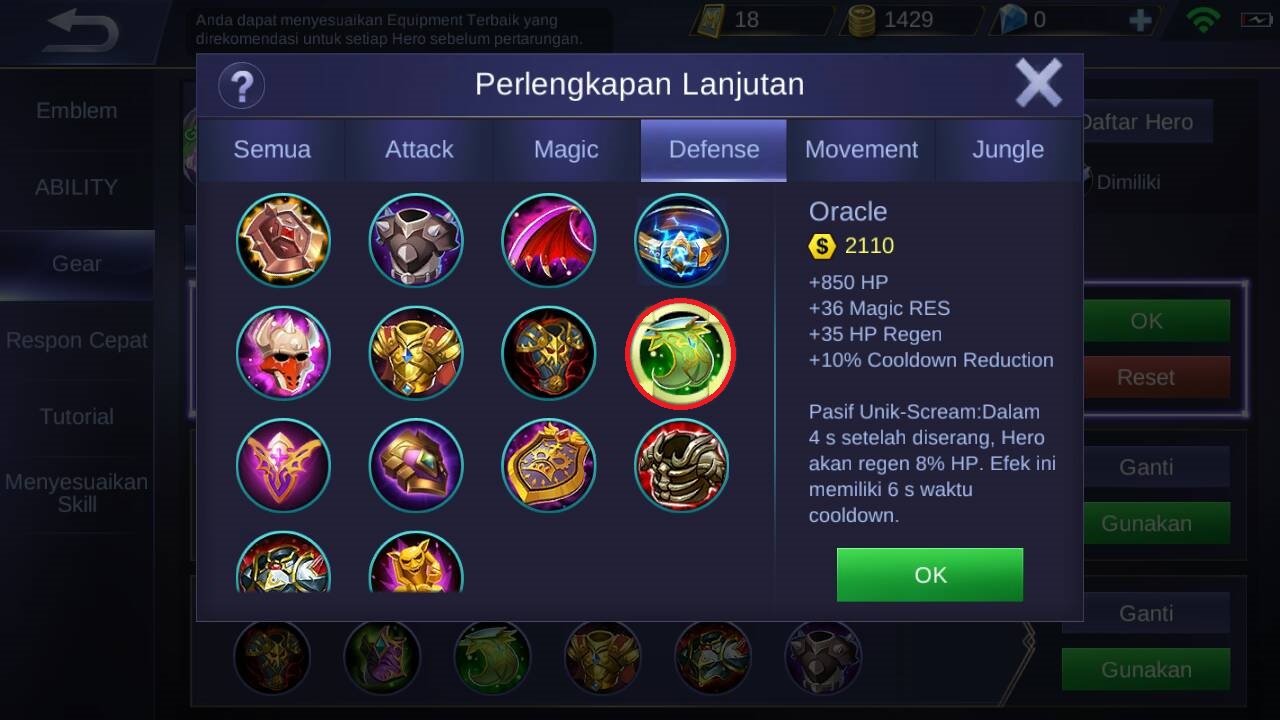Select the horned skull helmet item
Viewport: 1280px width, 720px height.
pyautogui.click(x=283, y=353)
